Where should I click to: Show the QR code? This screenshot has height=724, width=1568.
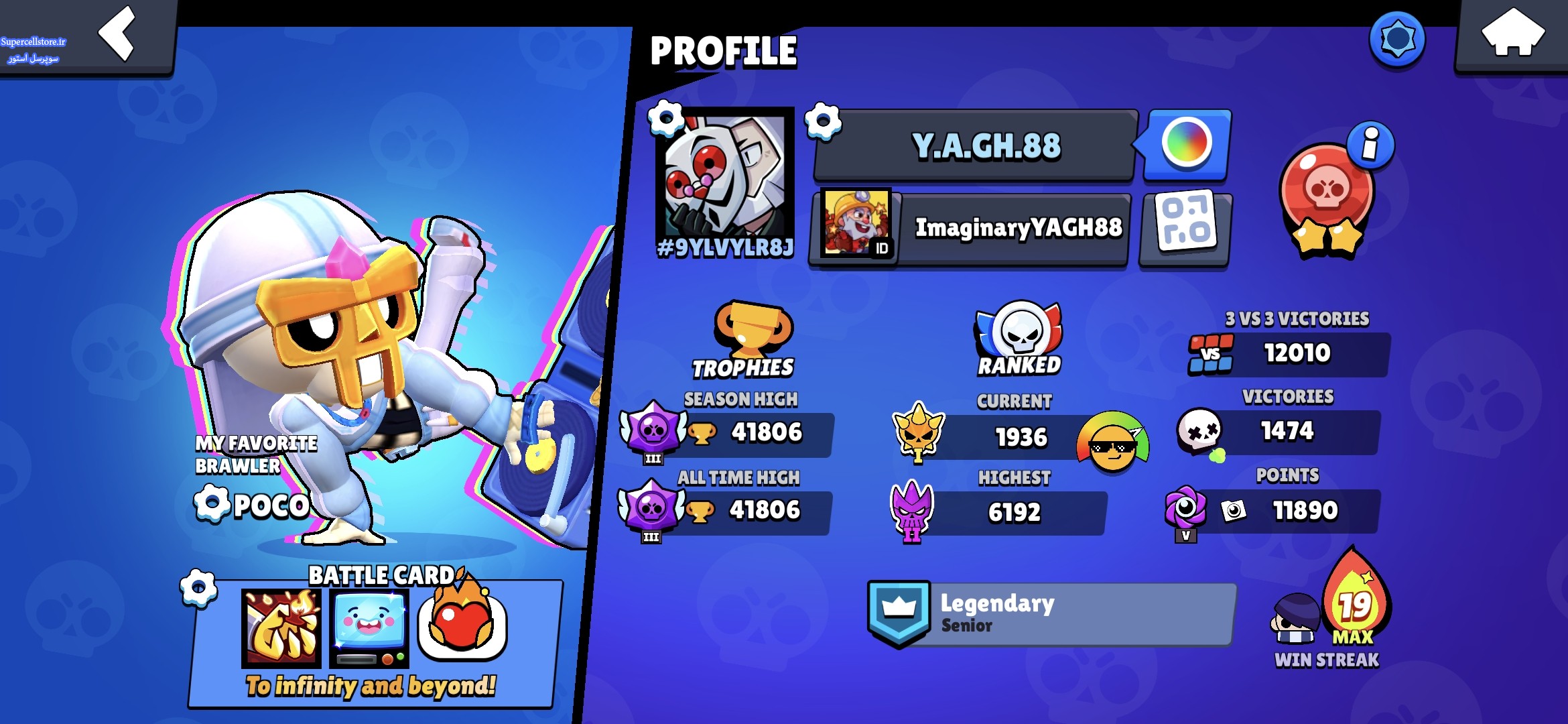[1185, 227]
